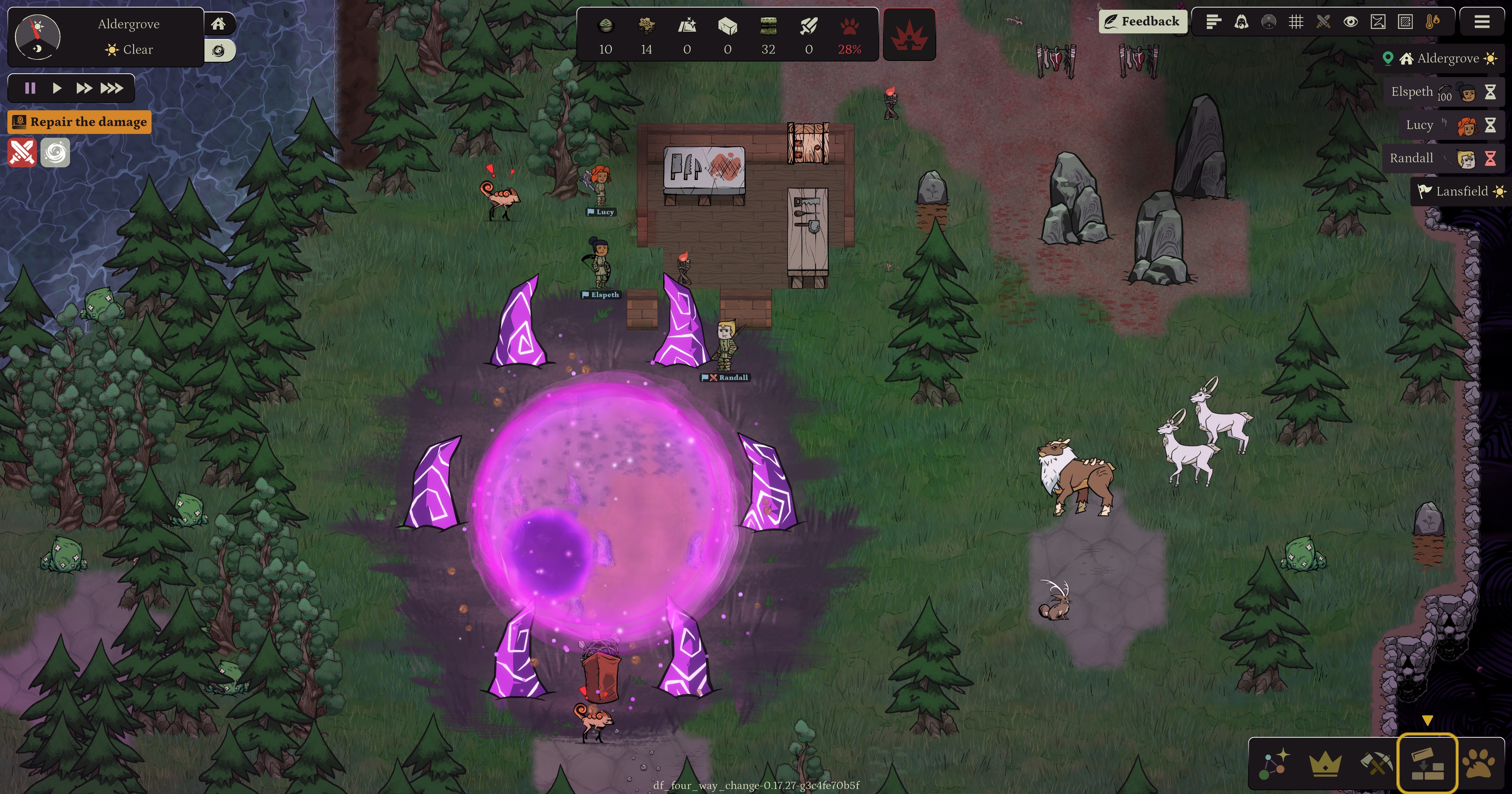Open the hamburger main menu
Screen dimensions: 1512x794
[1482, 22]
